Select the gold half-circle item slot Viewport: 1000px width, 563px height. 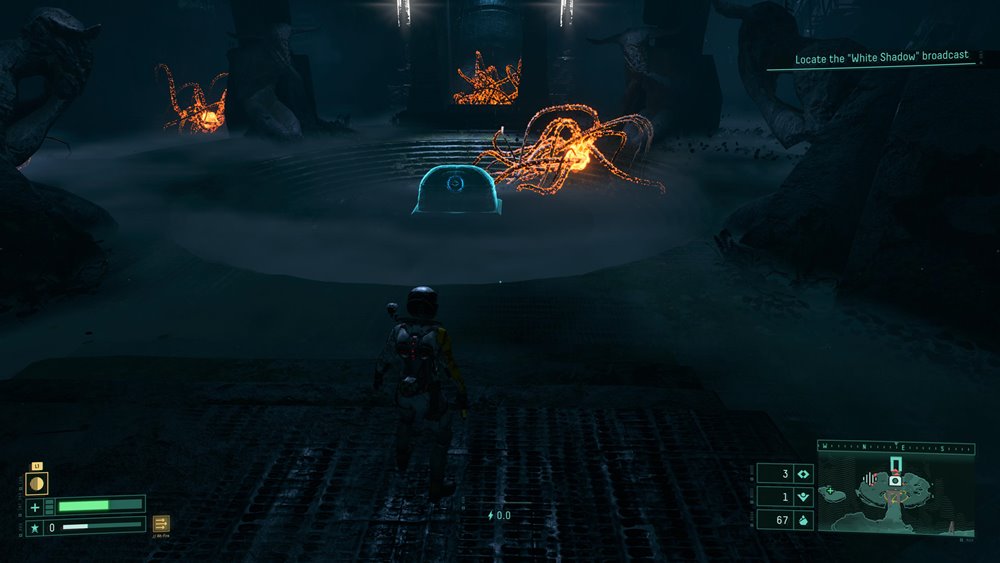36,483
